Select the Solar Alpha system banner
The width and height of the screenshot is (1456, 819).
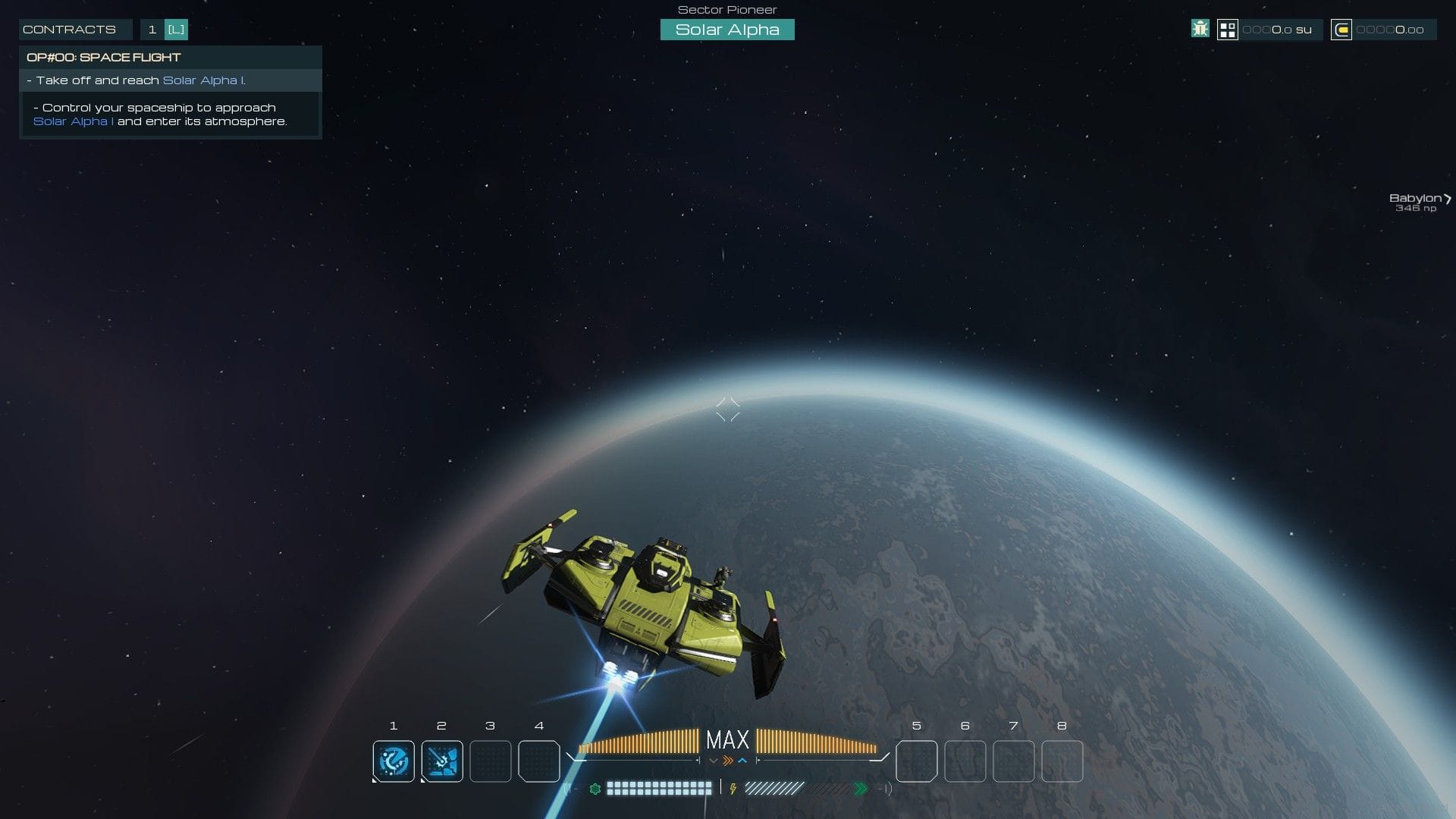pyautogui.click(x=727, y=30)
